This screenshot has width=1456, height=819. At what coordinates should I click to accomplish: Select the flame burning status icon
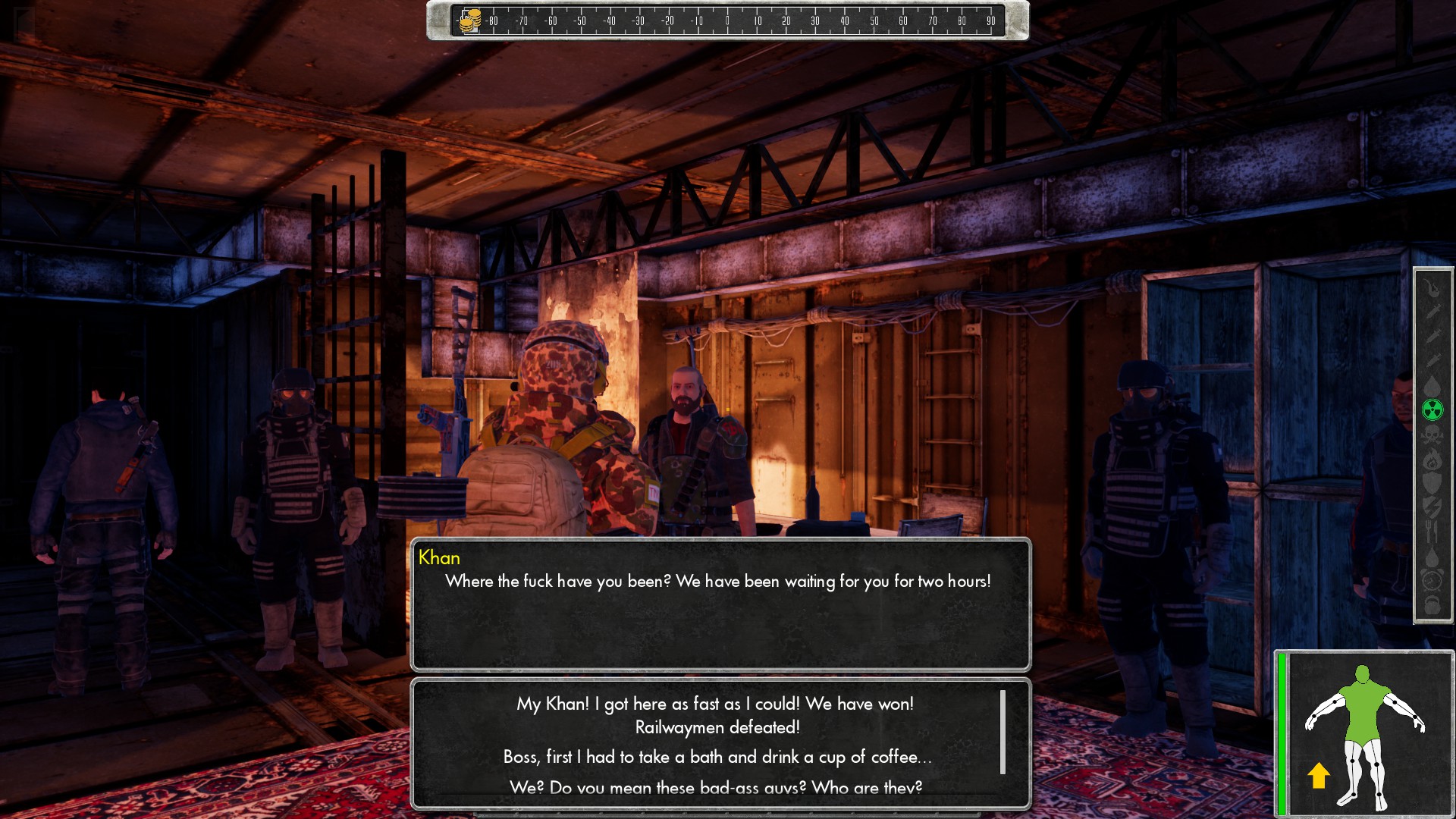click(1432, 460)
